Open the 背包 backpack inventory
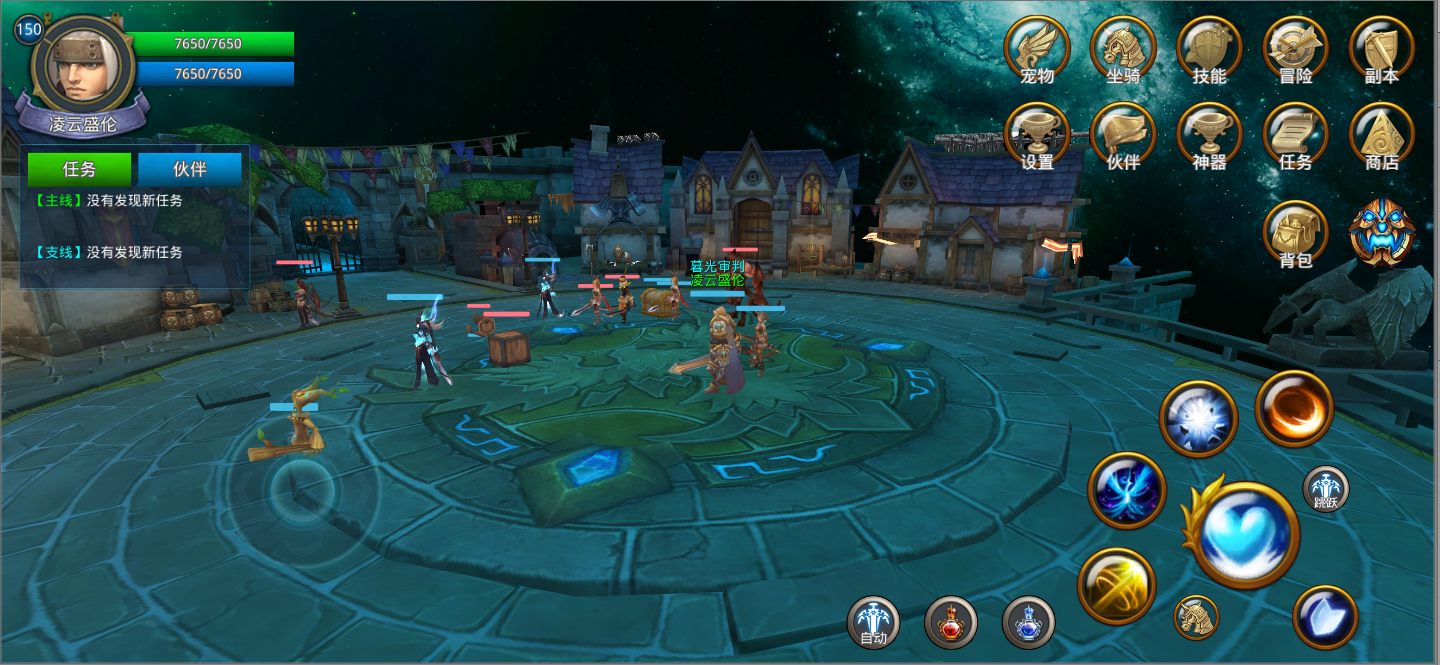The width and height of the screenshot is (1440, 665). [x=1295, y=233]
